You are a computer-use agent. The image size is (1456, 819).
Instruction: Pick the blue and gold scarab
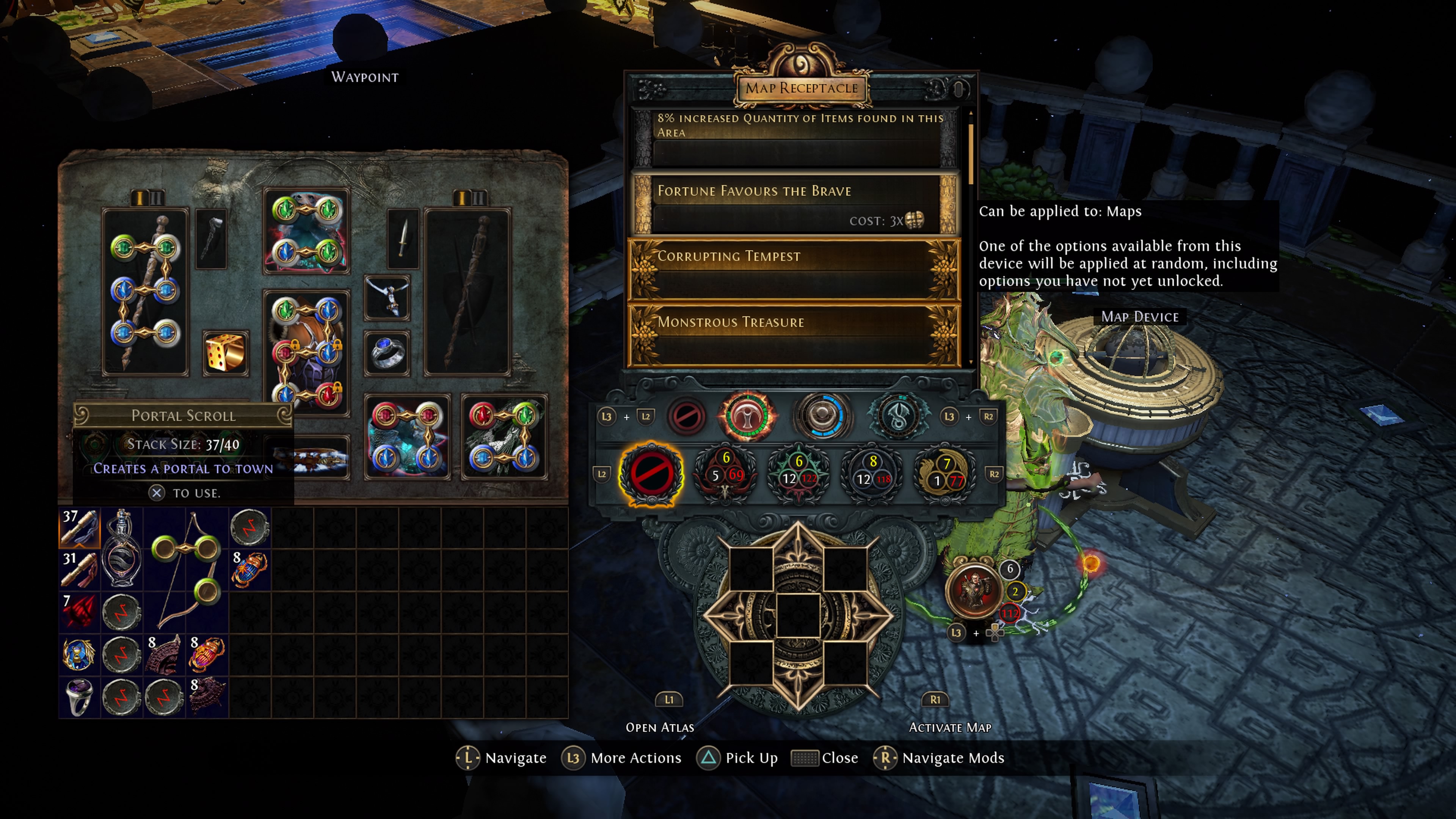[x=80, y=654]
